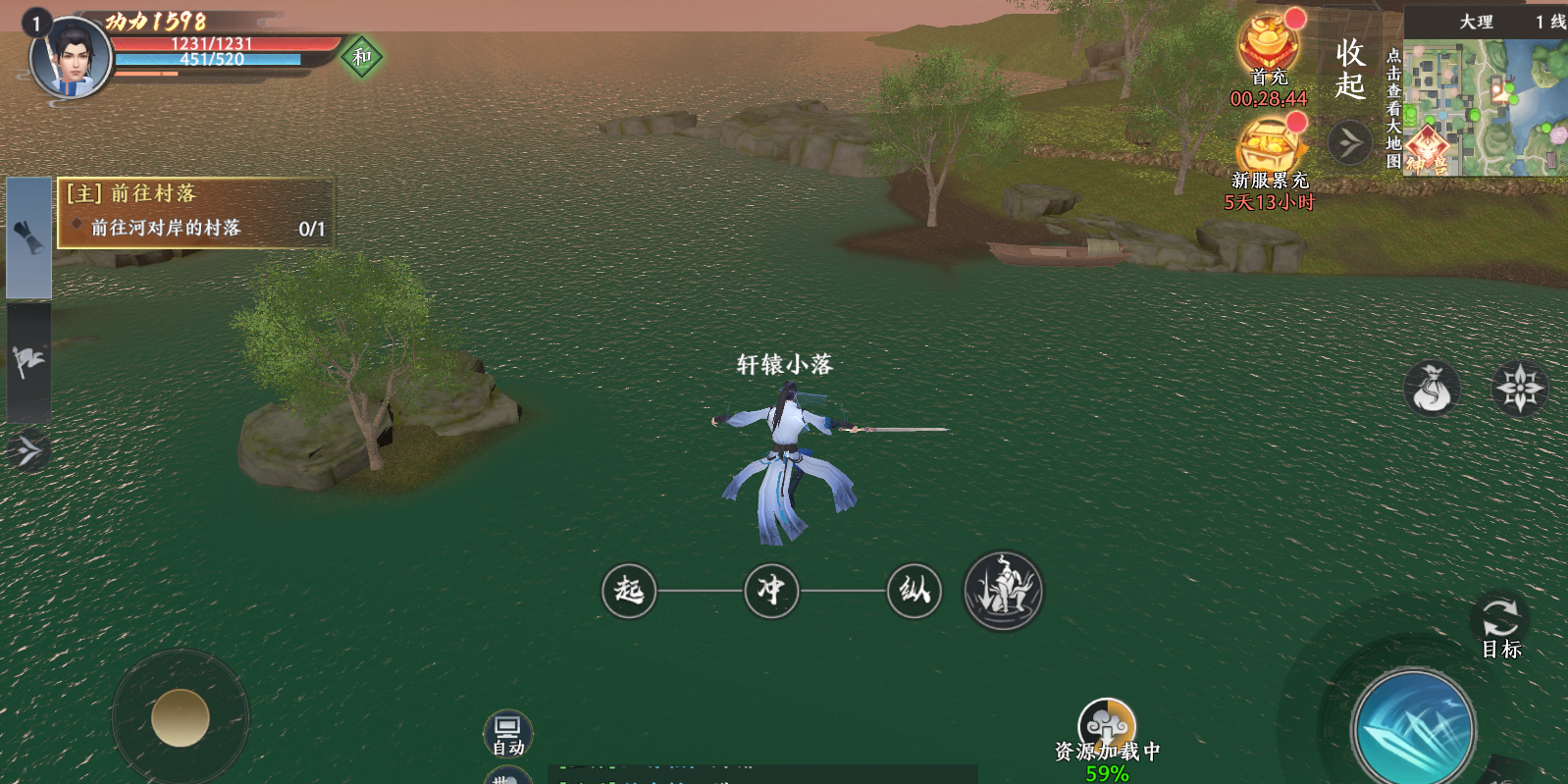Switch target with 目标 button
The width and height of the screenshot is (1568, 784).
coord(1499,627)
